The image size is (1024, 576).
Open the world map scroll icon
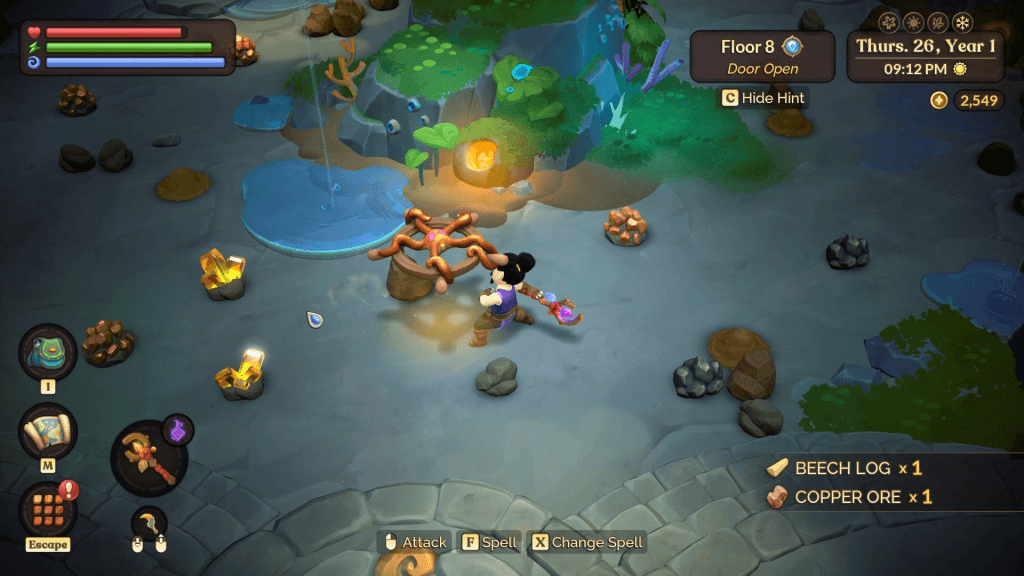(x=47, y=432)
